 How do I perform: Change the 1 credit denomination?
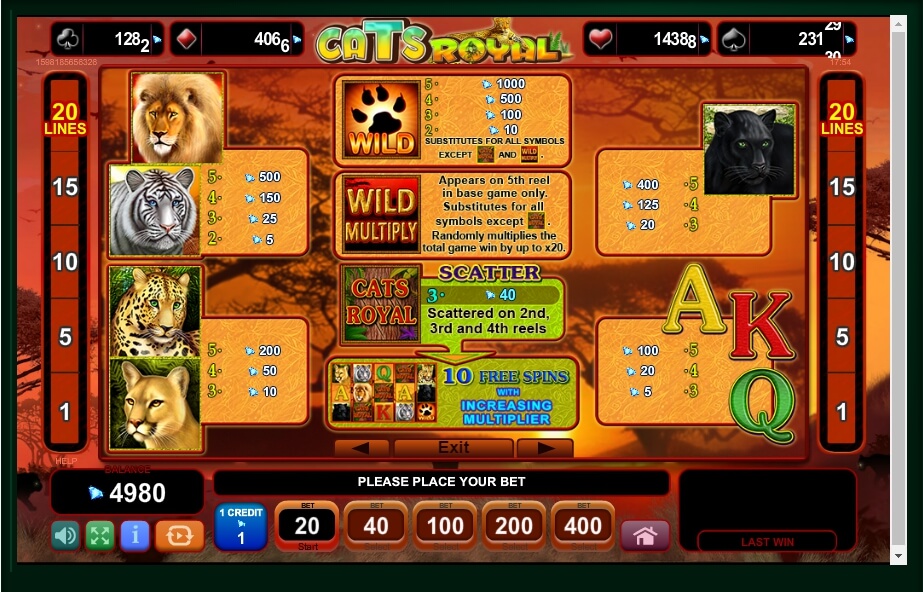(240, 527)
